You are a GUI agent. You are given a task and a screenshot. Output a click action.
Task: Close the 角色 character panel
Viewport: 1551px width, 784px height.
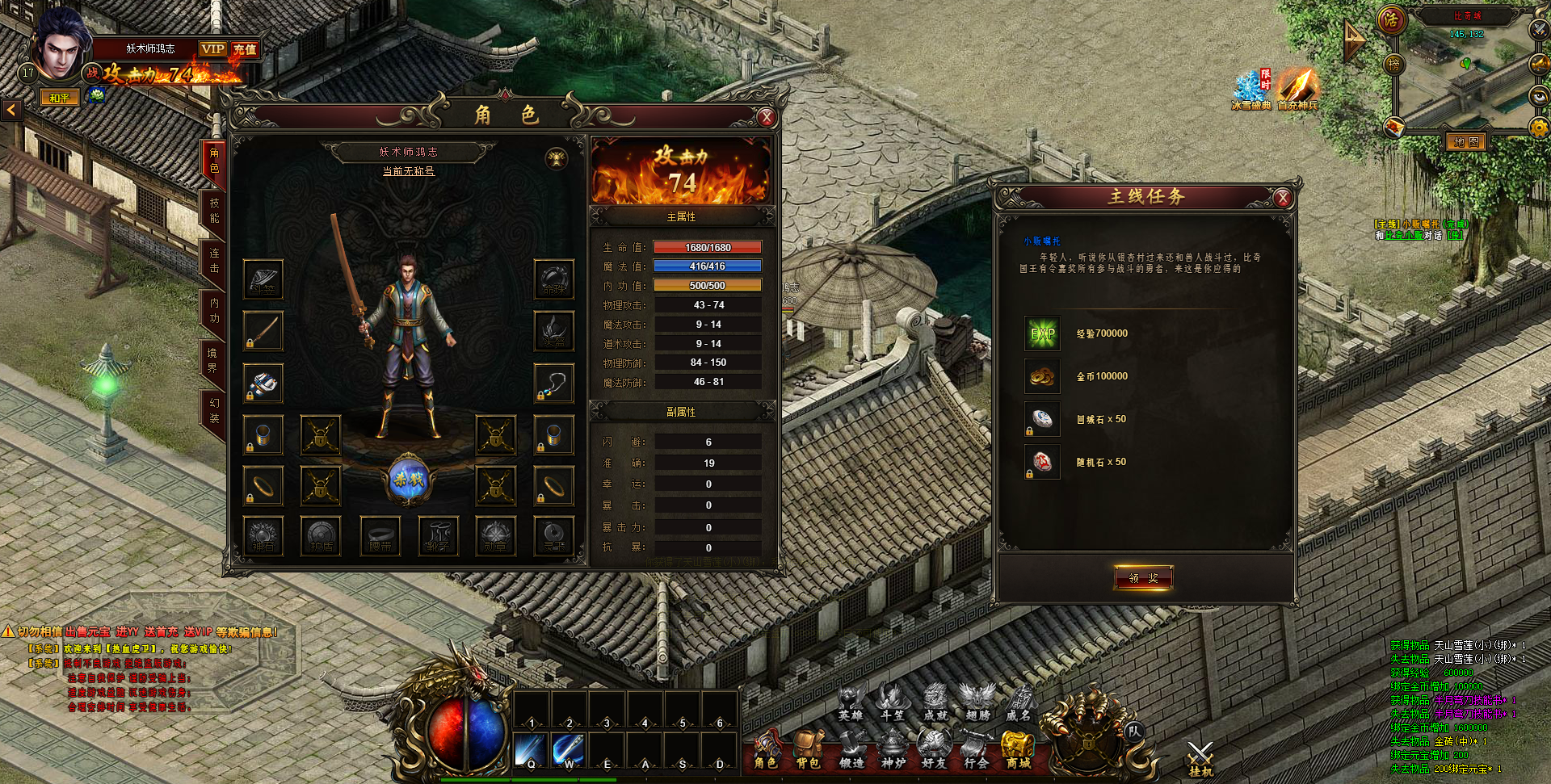pyautogui.click(x=767, y=118)
